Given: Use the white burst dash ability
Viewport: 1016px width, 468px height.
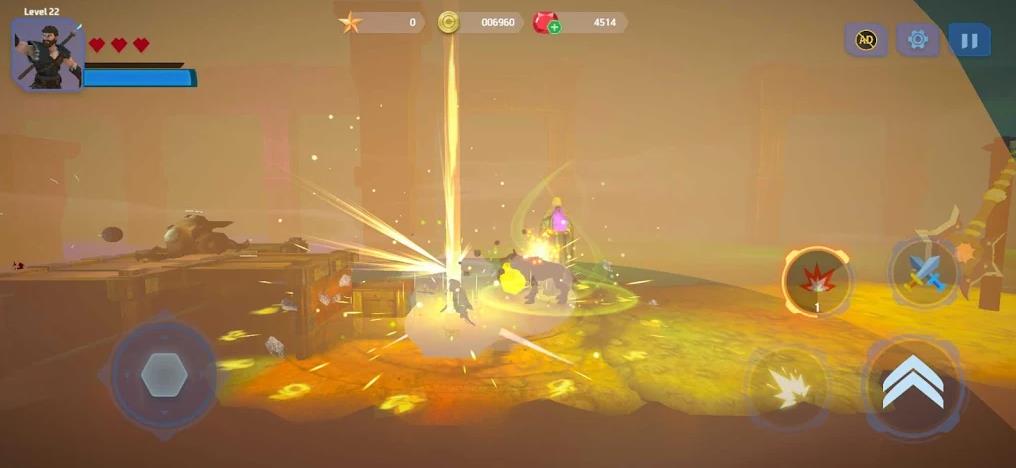Looking at the screenshot, I should (x=786, y=387).
